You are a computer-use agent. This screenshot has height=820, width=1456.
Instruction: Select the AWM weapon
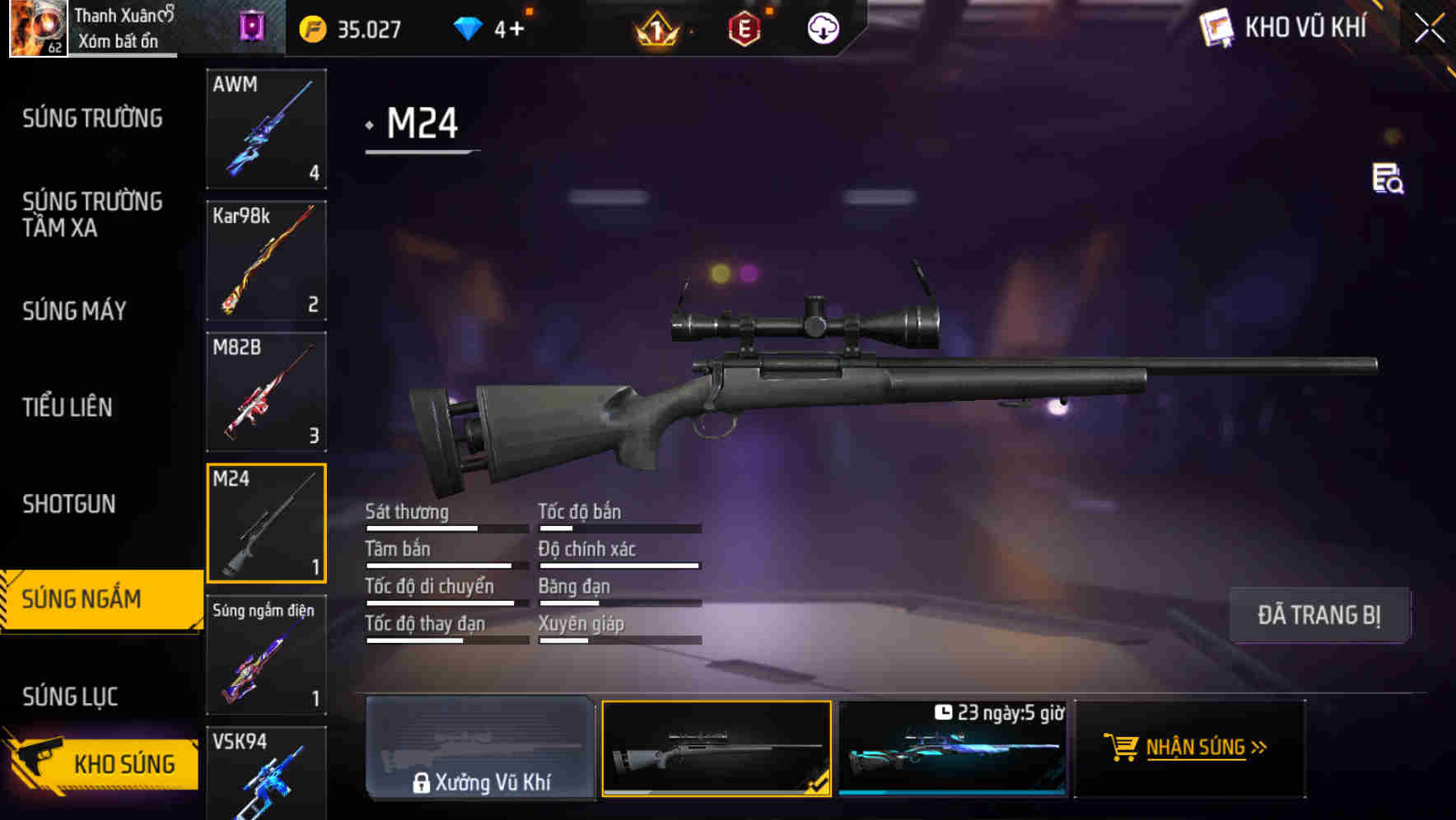(266, 129)
